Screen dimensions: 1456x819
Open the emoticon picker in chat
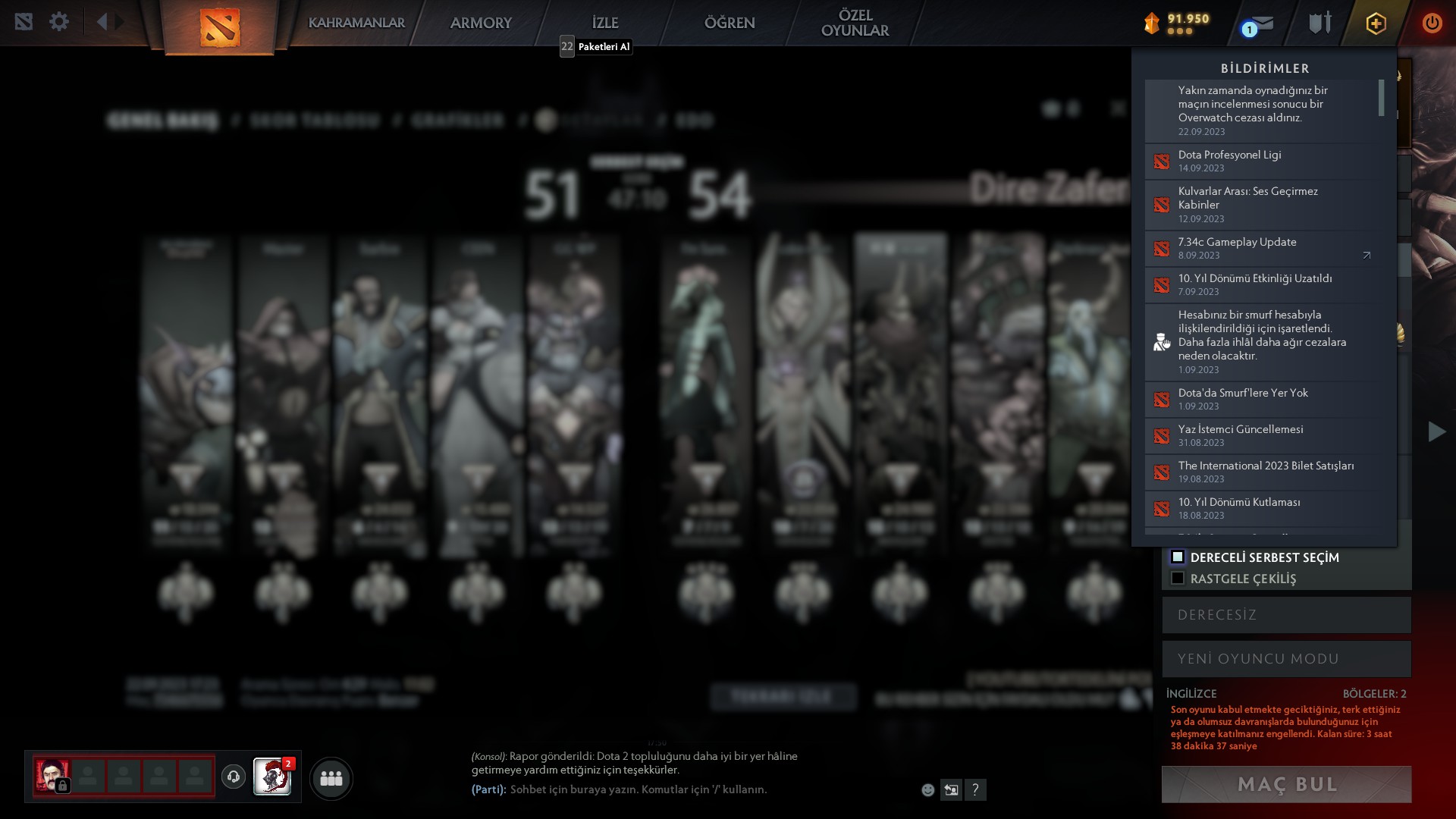coord(927,789)
